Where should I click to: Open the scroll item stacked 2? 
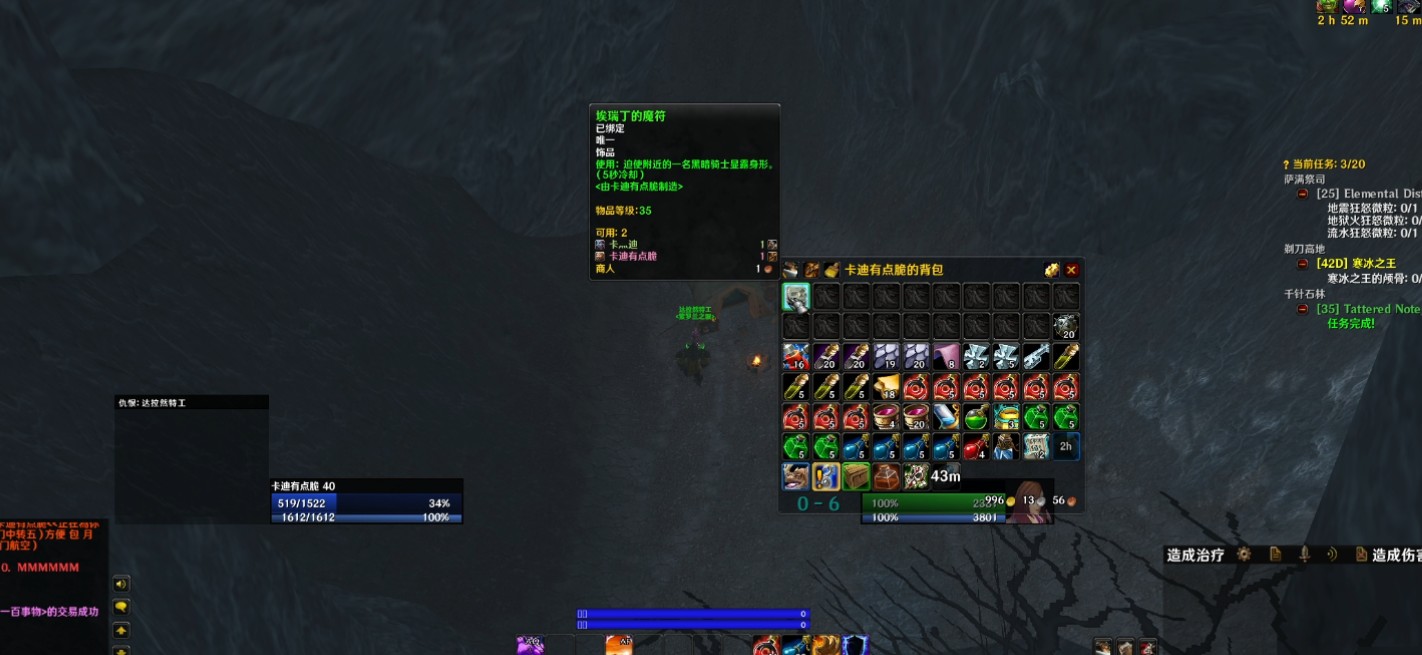click(1036, 447)
